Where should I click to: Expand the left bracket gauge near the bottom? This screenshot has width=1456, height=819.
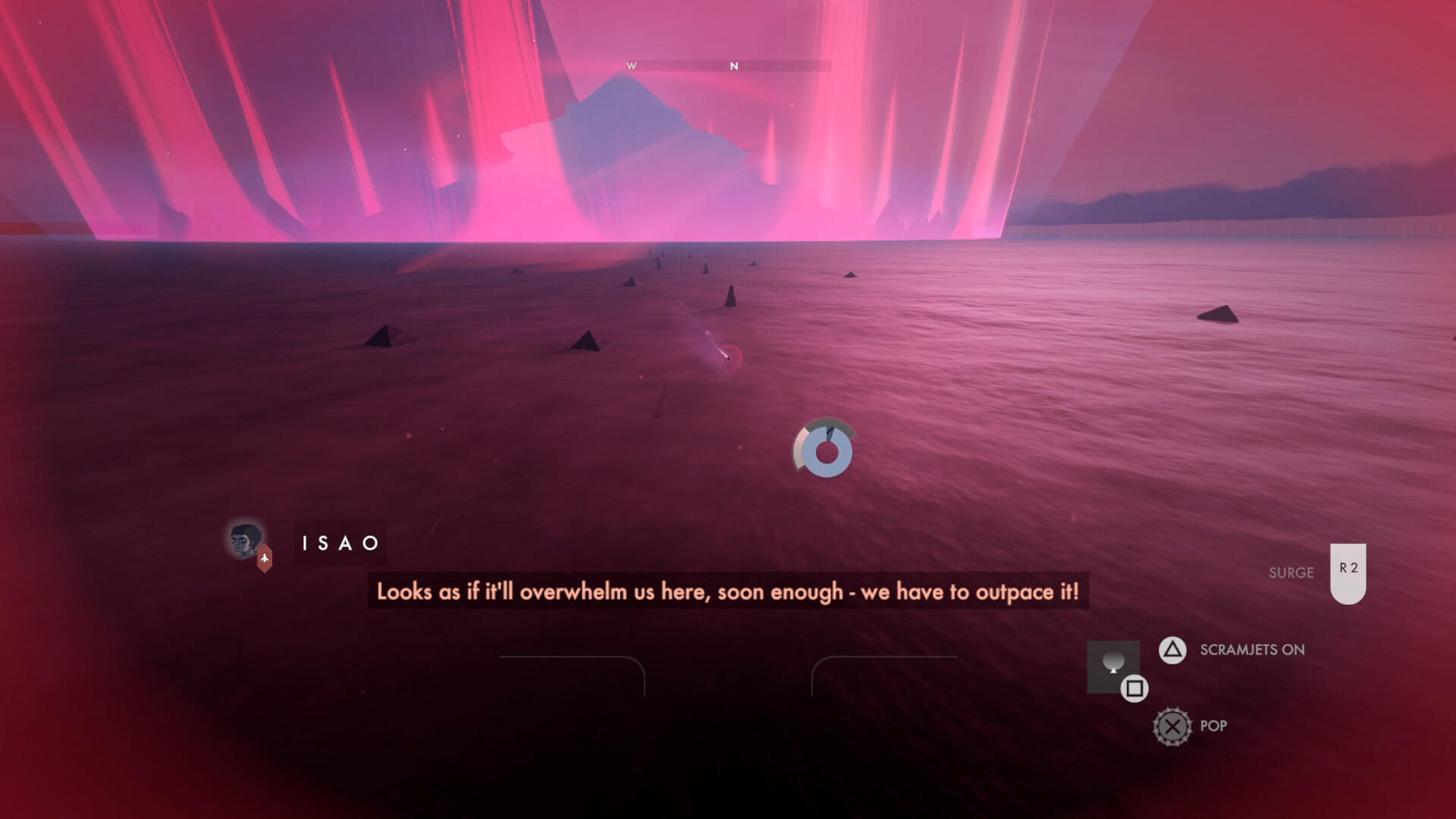pyautogui.click(x=572, y=677)
